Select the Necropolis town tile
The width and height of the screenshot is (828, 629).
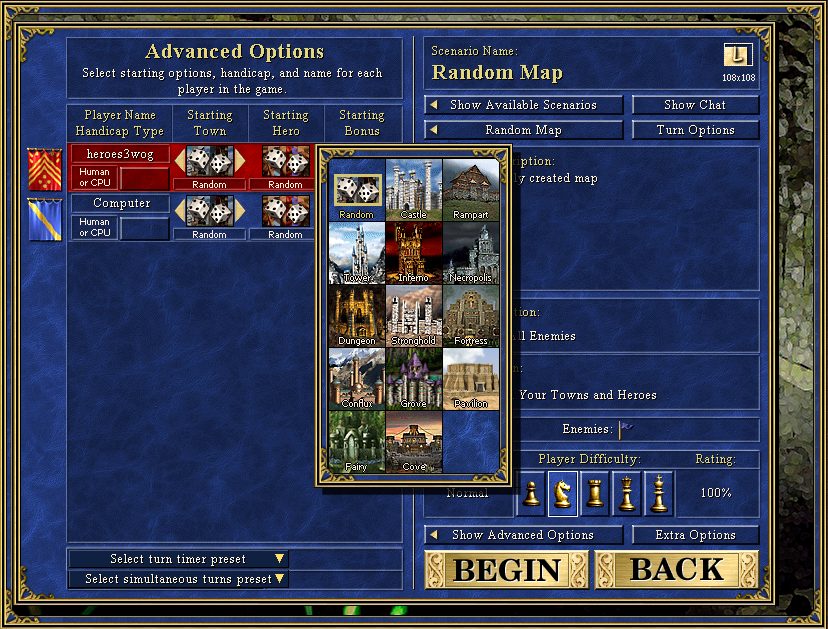[x=471, y=252]
